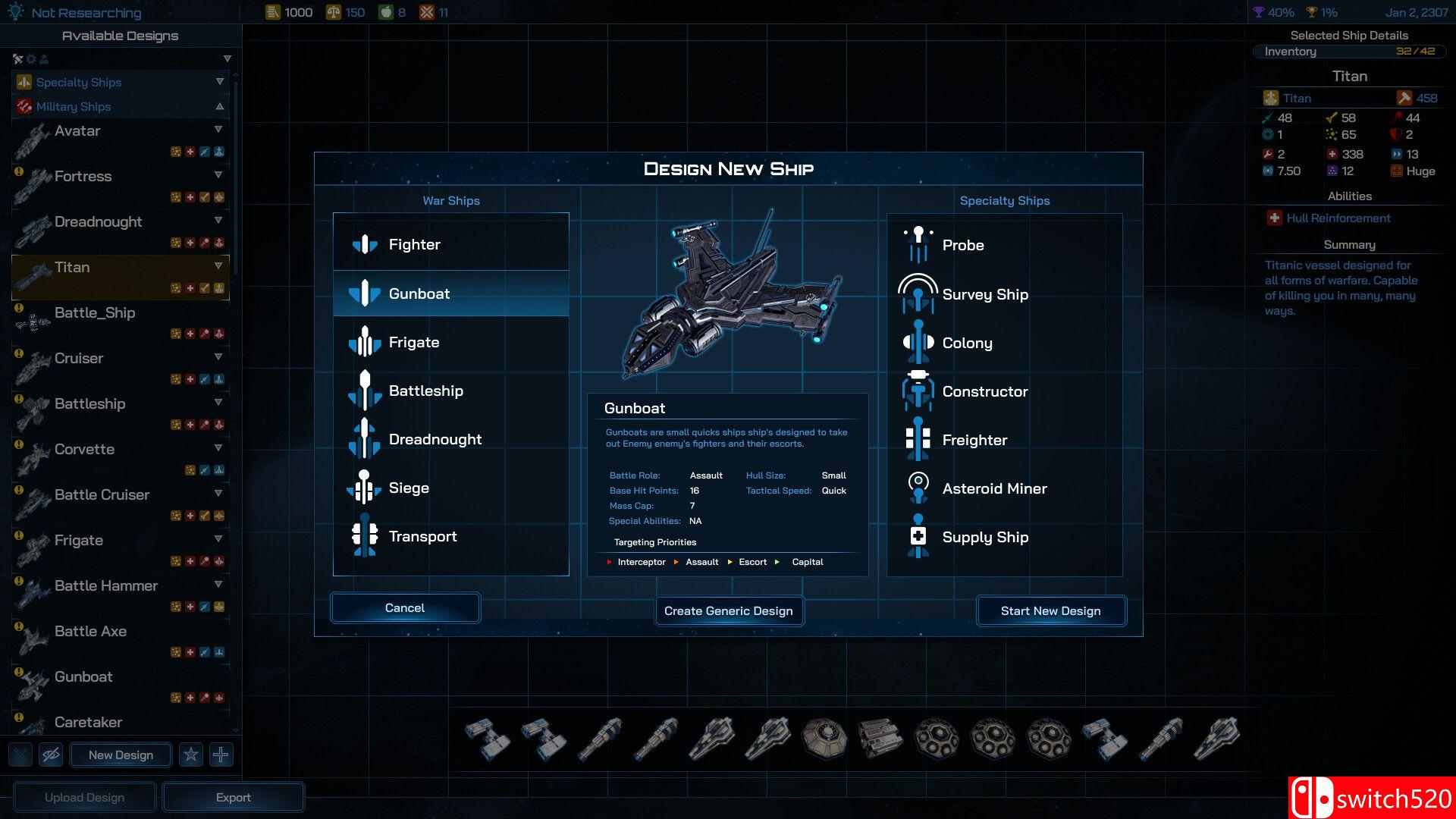The height and width of the screenshot is (819, 1456).
Task: Toggle the crossed-eye hidden designs filter
Action: [50, 755]
